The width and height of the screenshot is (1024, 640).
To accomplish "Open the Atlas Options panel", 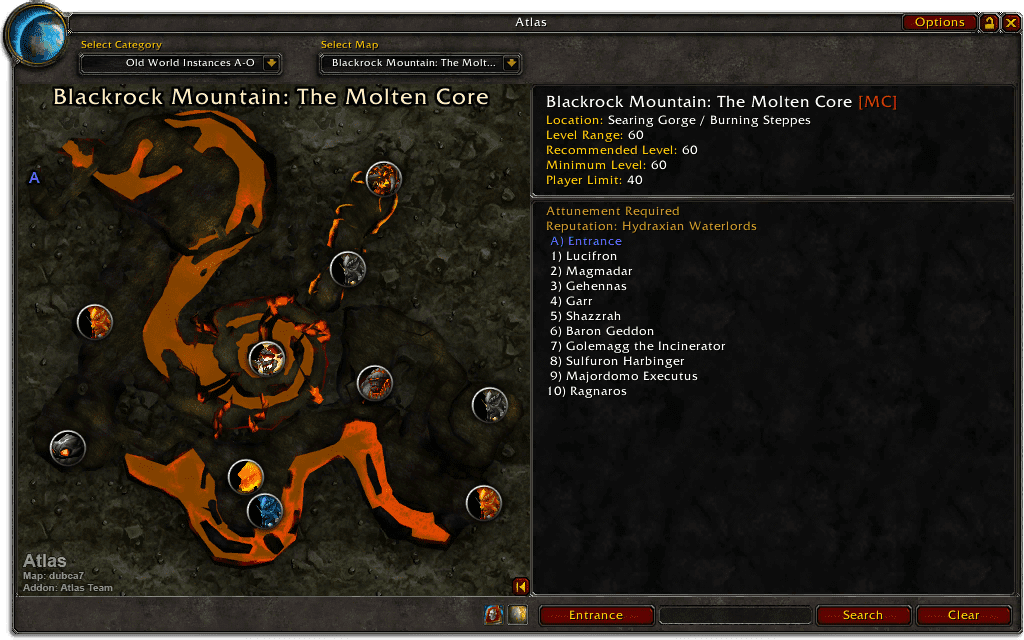I will [939, 22].
